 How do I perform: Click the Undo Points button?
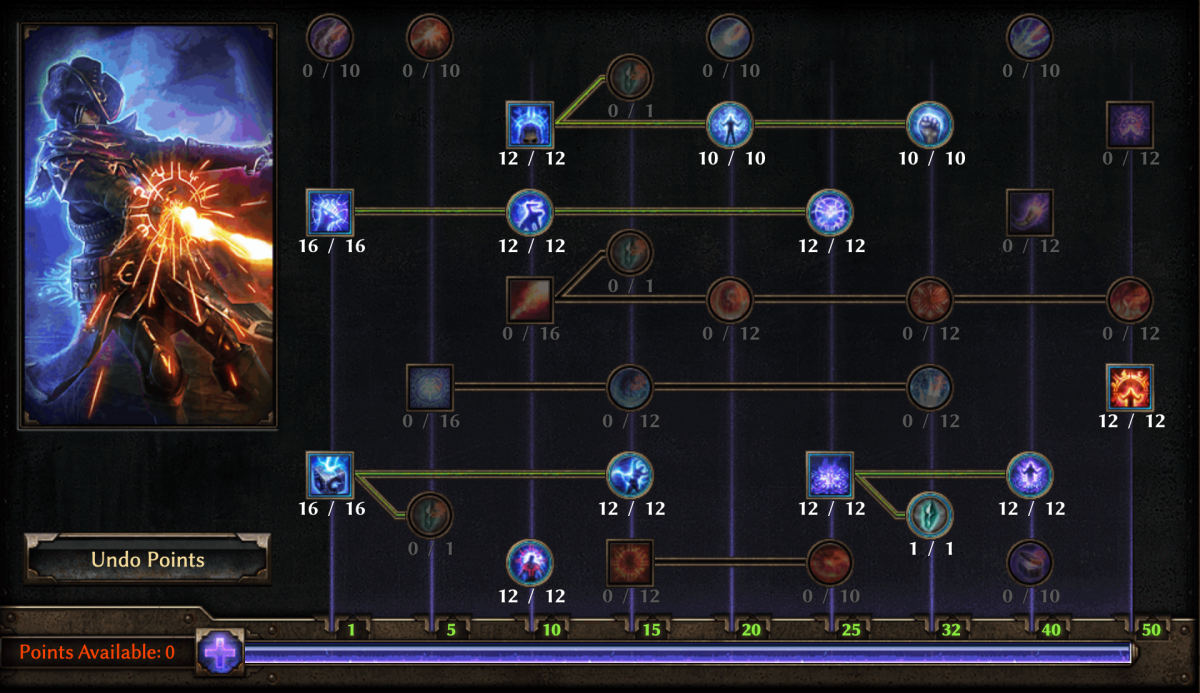(x=147, y=559)
